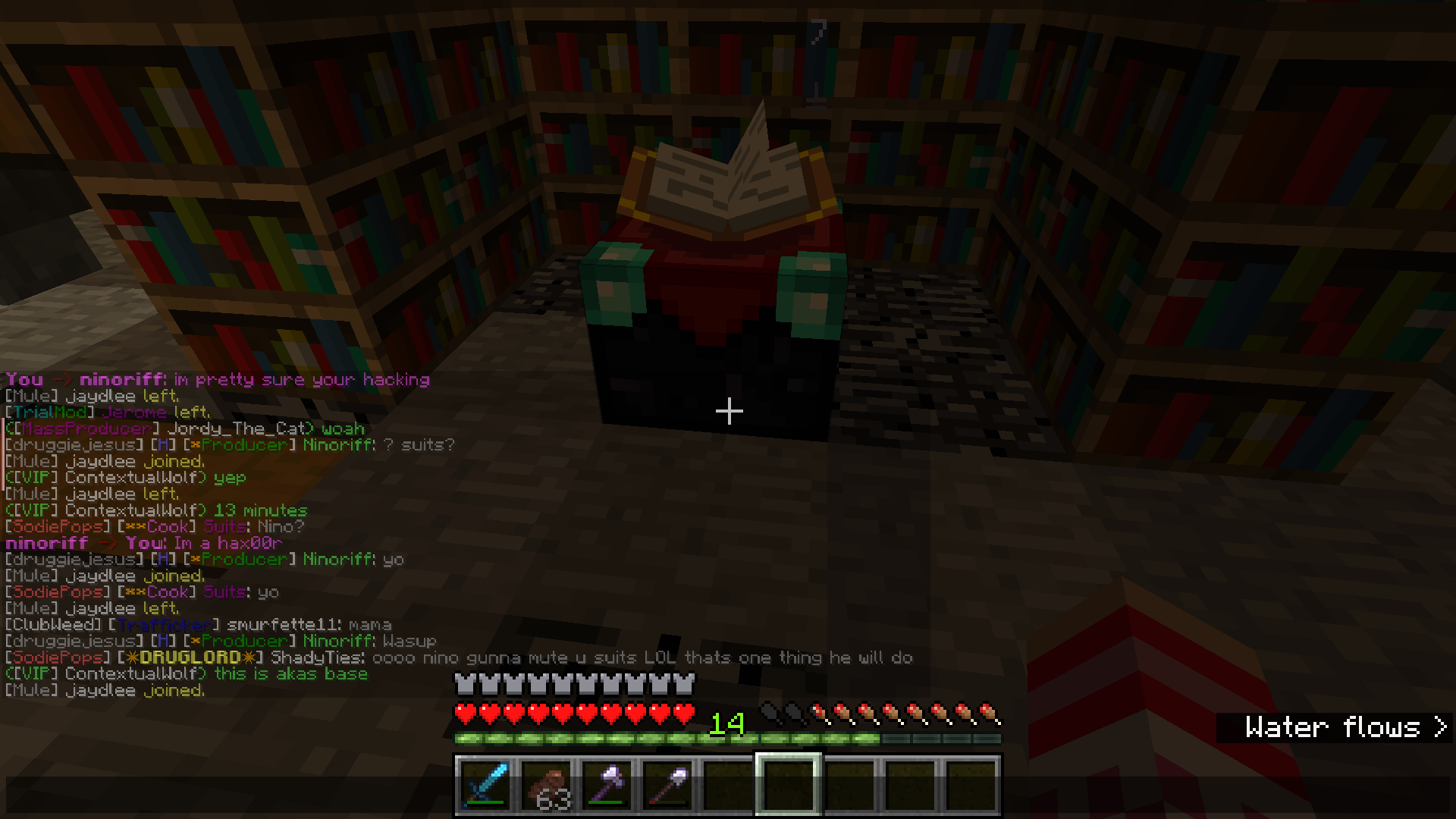Click the highlighted empty hotbar slot
Screen dimensions: 1456x819
[x=789, y=785]
